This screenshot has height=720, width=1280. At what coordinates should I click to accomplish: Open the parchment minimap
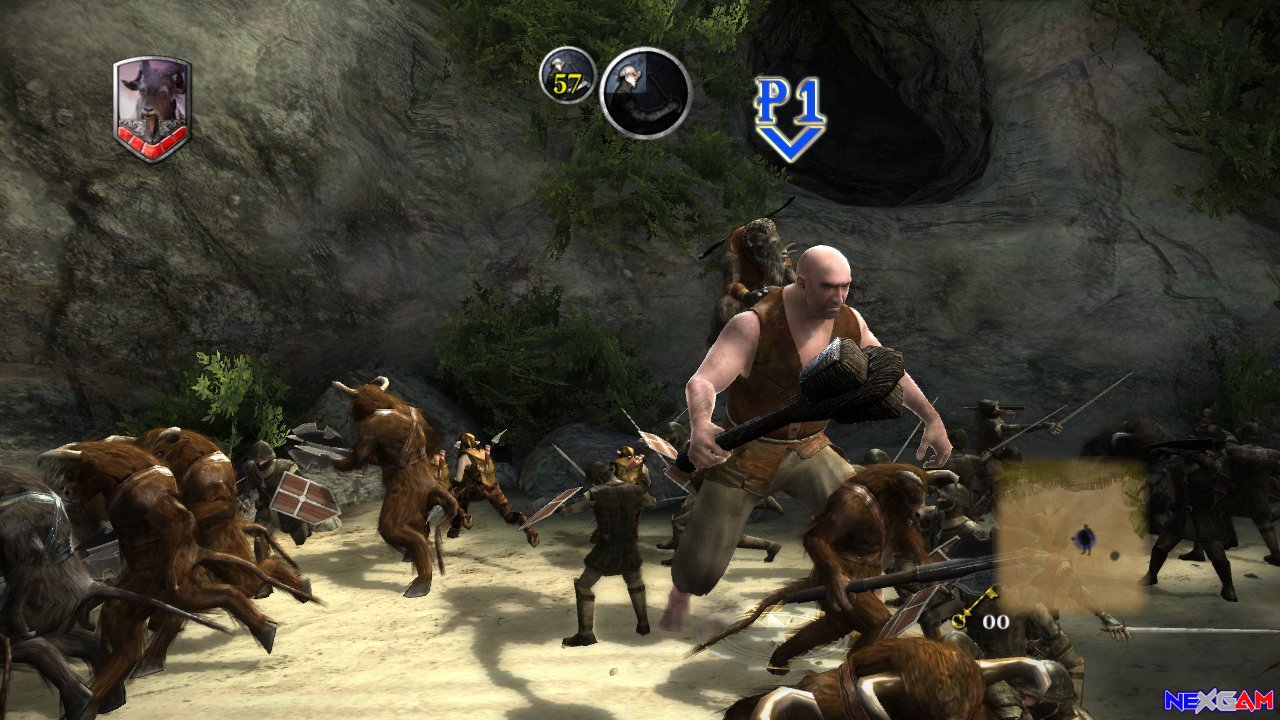(x=1072, y=535)
